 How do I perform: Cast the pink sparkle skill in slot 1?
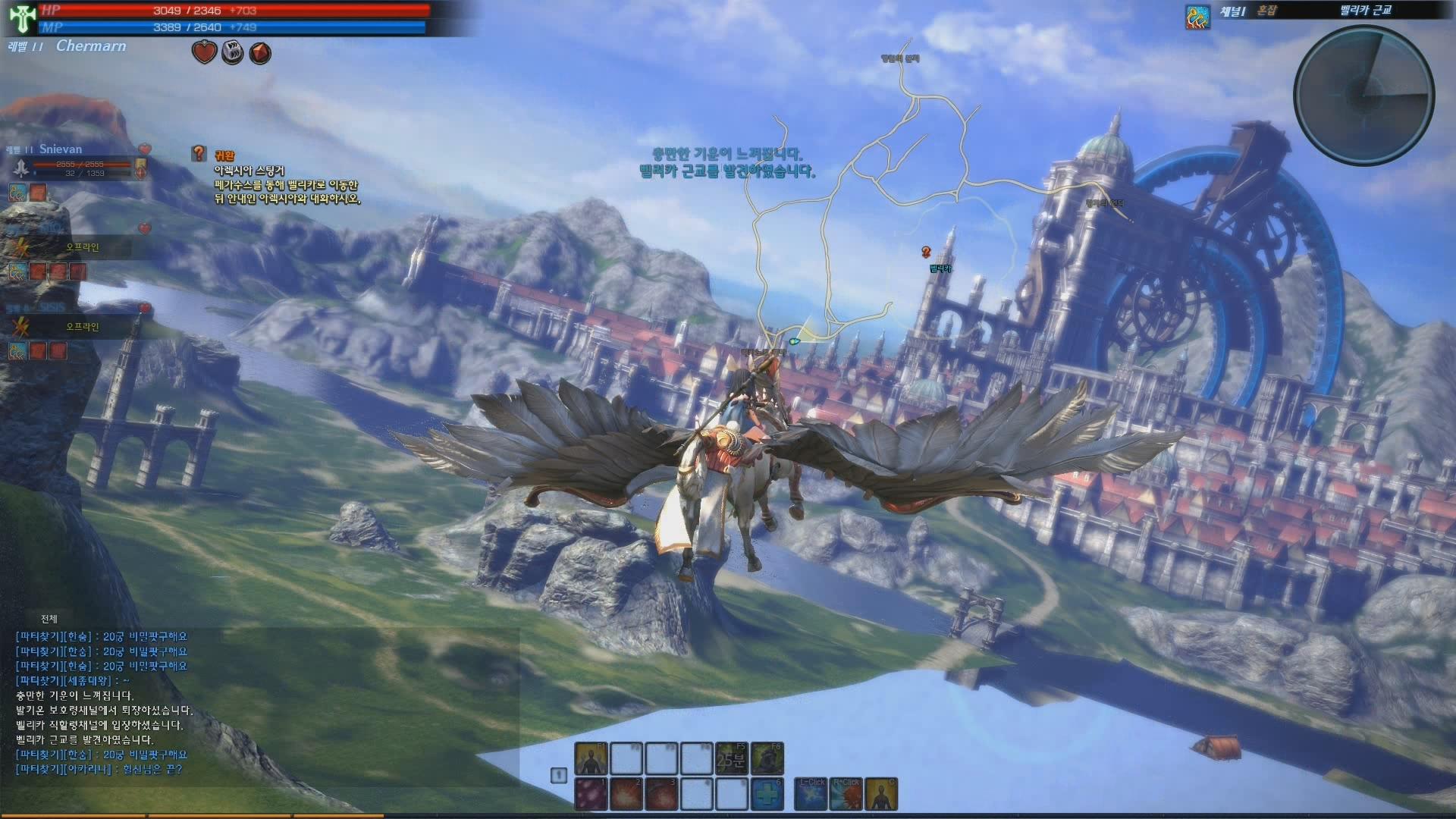click(x=591, y=794)
